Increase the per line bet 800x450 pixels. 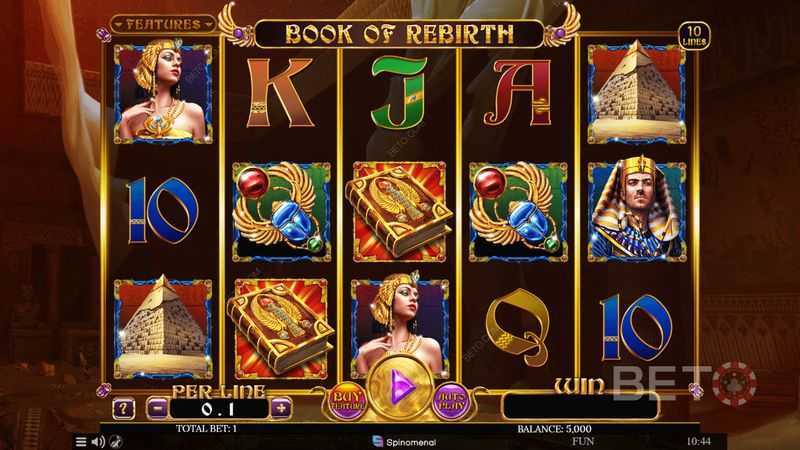pyautogui.click(x=281, y=408)
